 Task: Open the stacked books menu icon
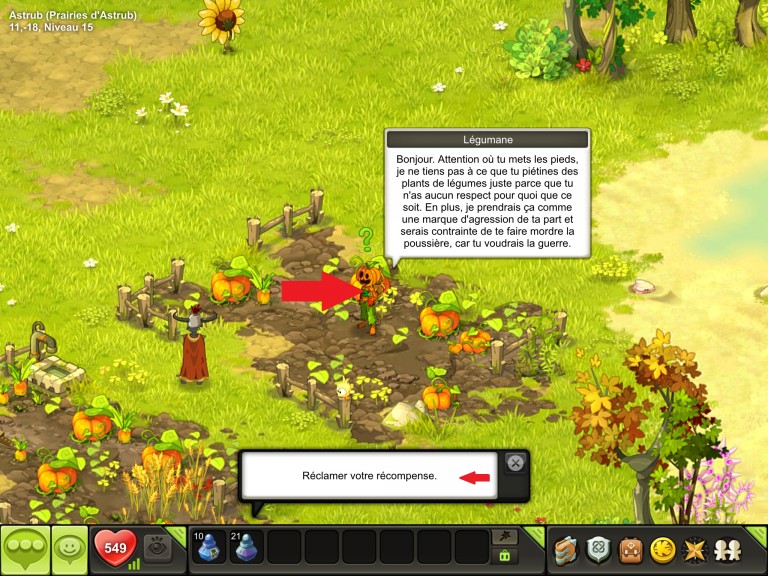(x=567, y=549)
